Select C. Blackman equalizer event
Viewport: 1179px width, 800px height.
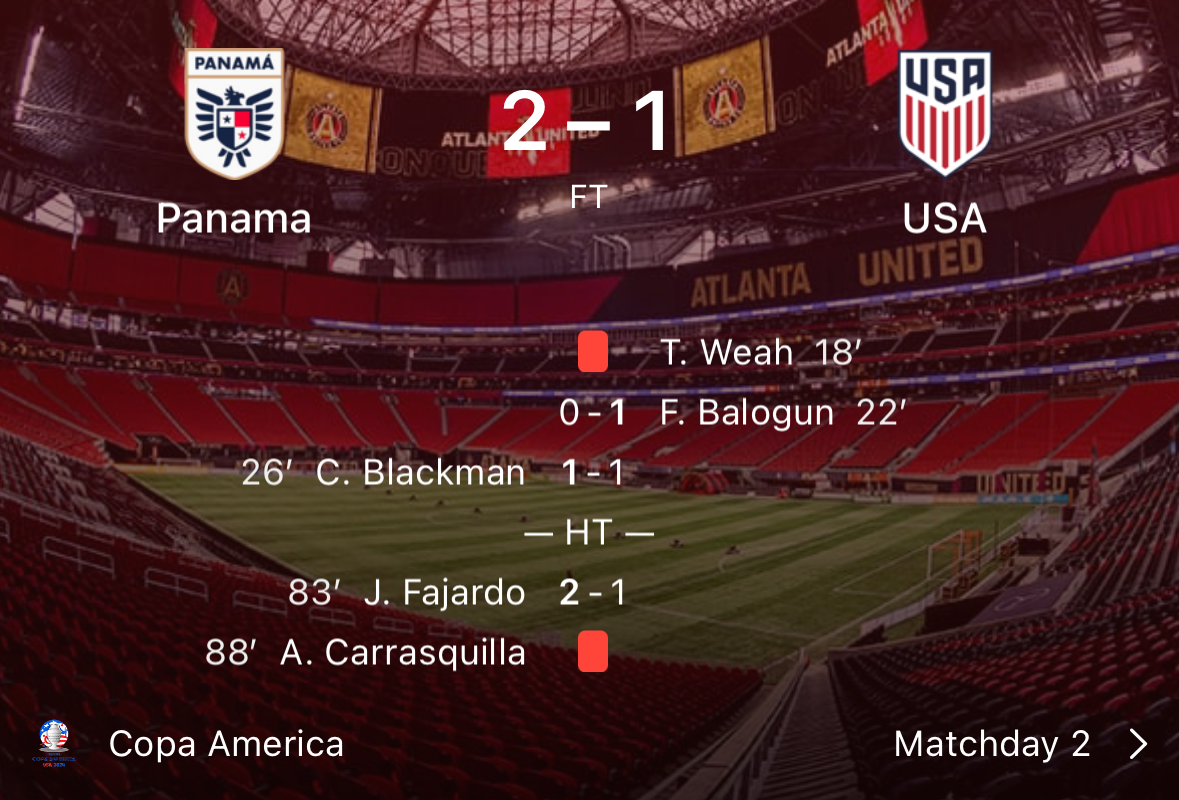click(420, 473)
